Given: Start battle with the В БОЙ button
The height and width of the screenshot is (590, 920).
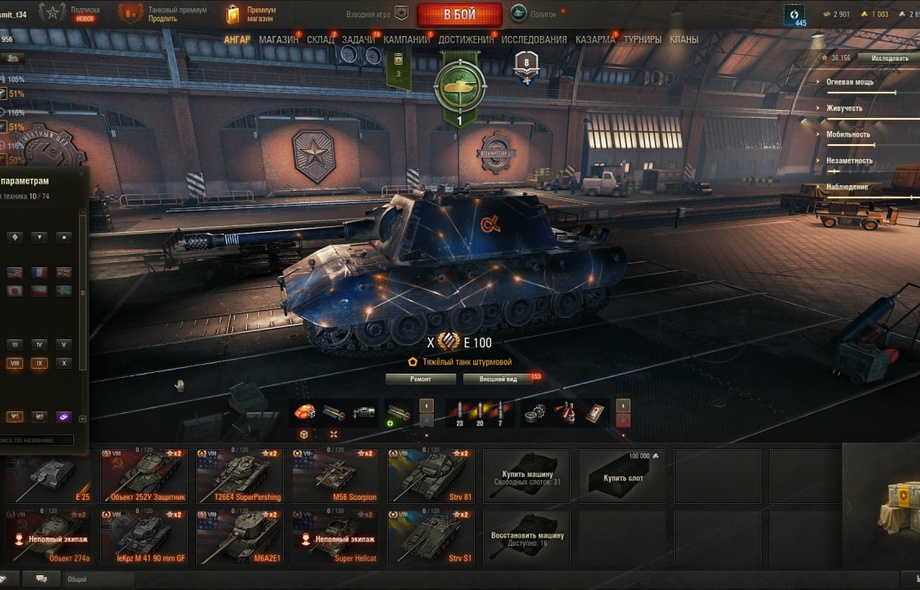Looking at the screenshot, I should 459,15.
